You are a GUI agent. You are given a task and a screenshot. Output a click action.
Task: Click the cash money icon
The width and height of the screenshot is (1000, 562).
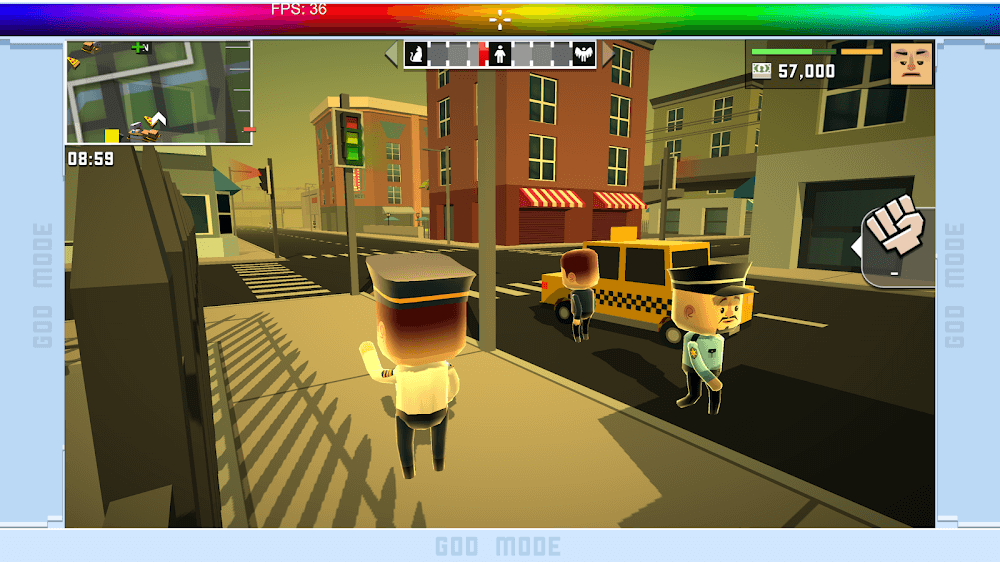(762, 71)
